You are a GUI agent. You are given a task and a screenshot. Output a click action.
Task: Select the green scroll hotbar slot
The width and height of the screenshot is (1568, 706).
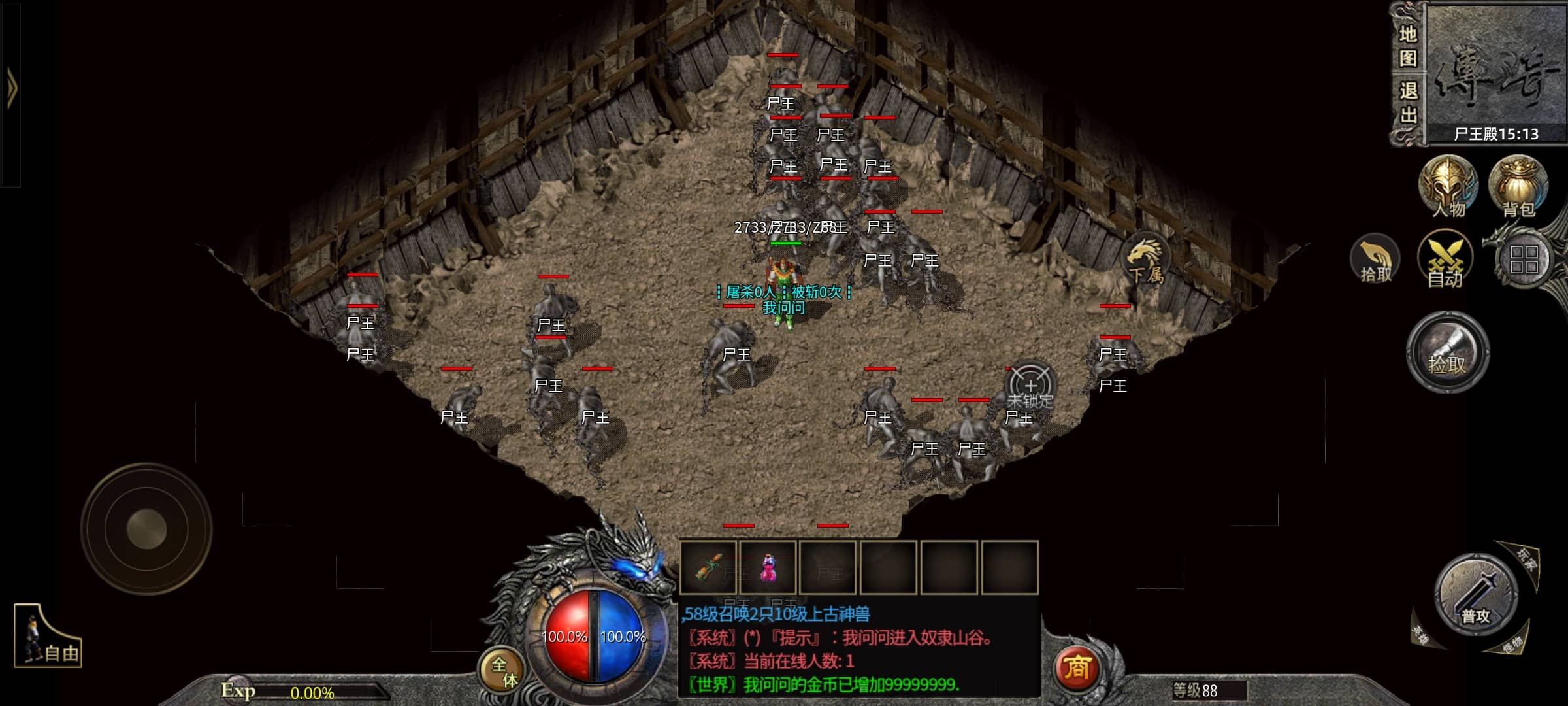(708, 567)
